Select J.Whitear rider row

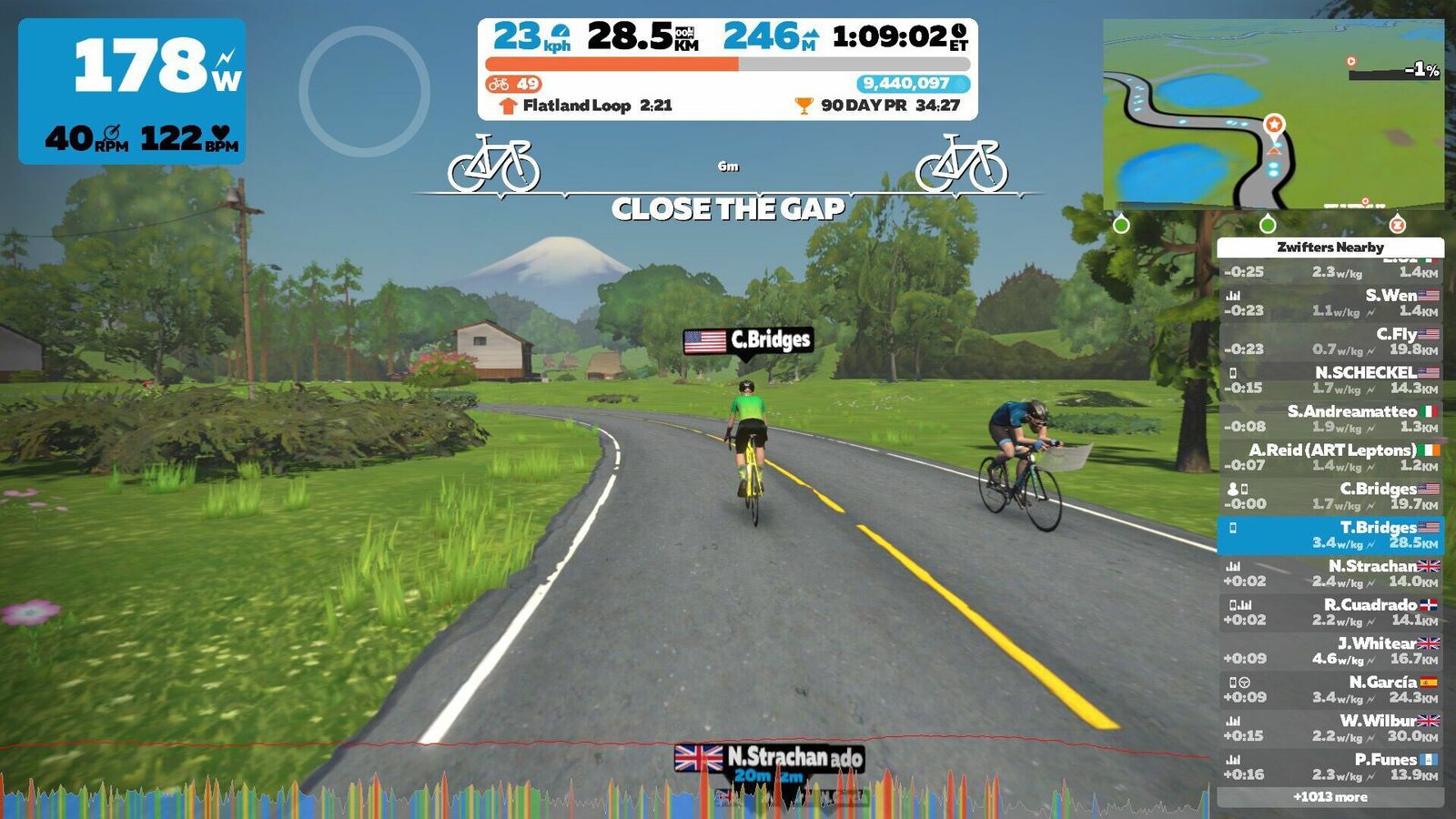pos(1330,651)
